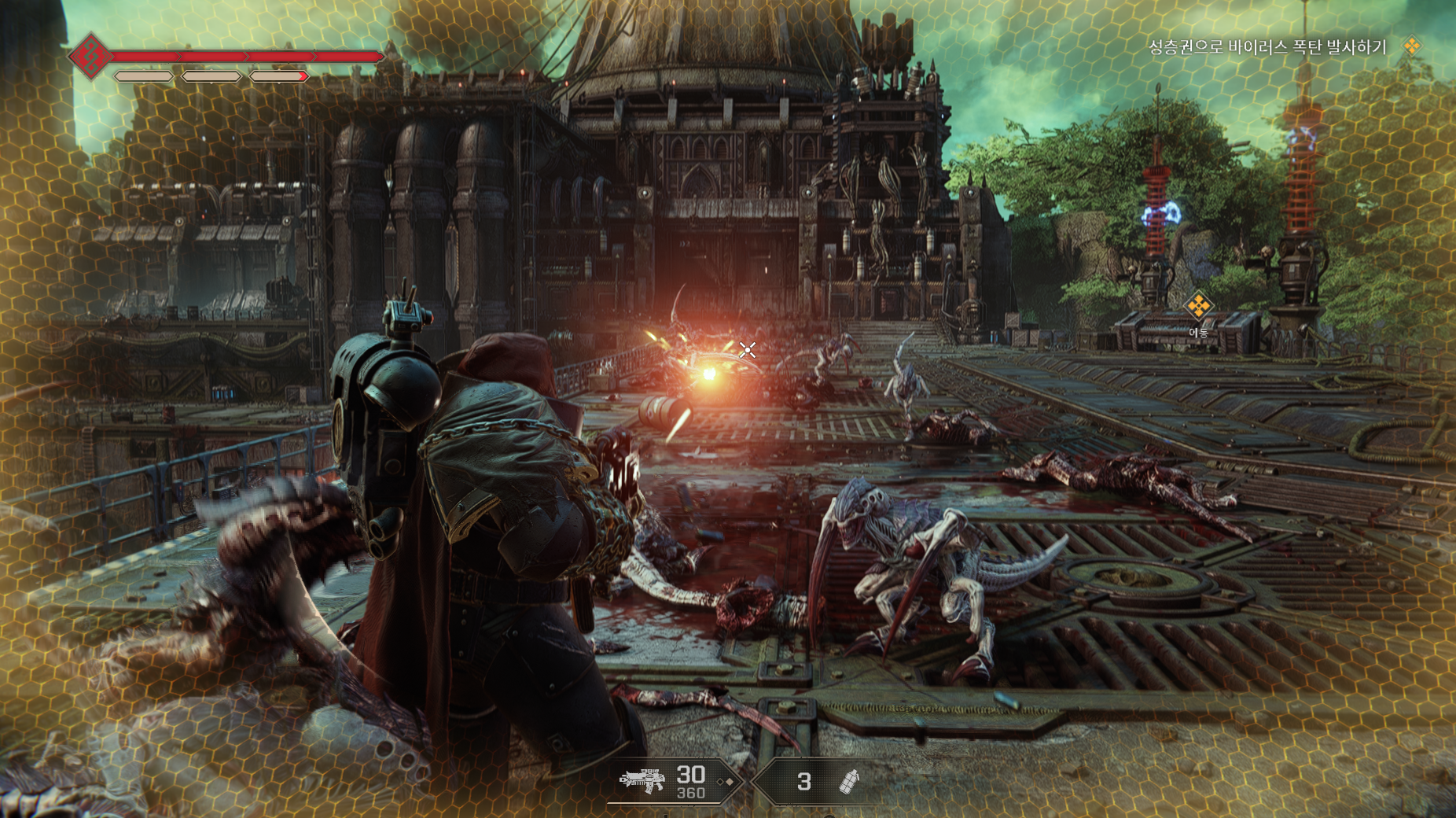Click the objective tracker text in the corner
The image size is (1456, 818).
[x=1267, y=47]
